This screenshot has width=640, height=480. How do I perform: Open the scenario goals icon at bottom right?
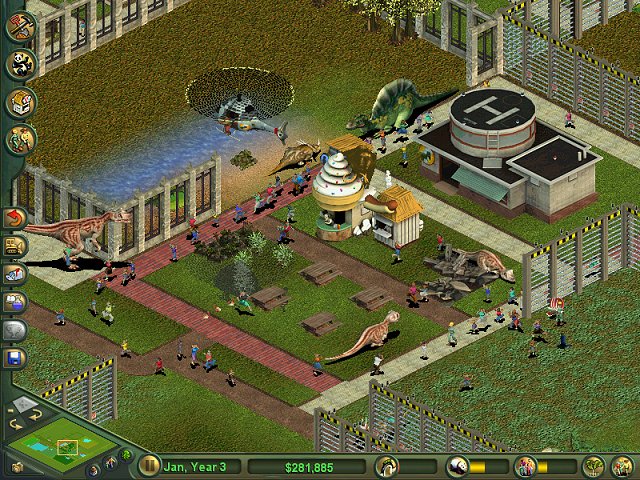coord(623,466)
